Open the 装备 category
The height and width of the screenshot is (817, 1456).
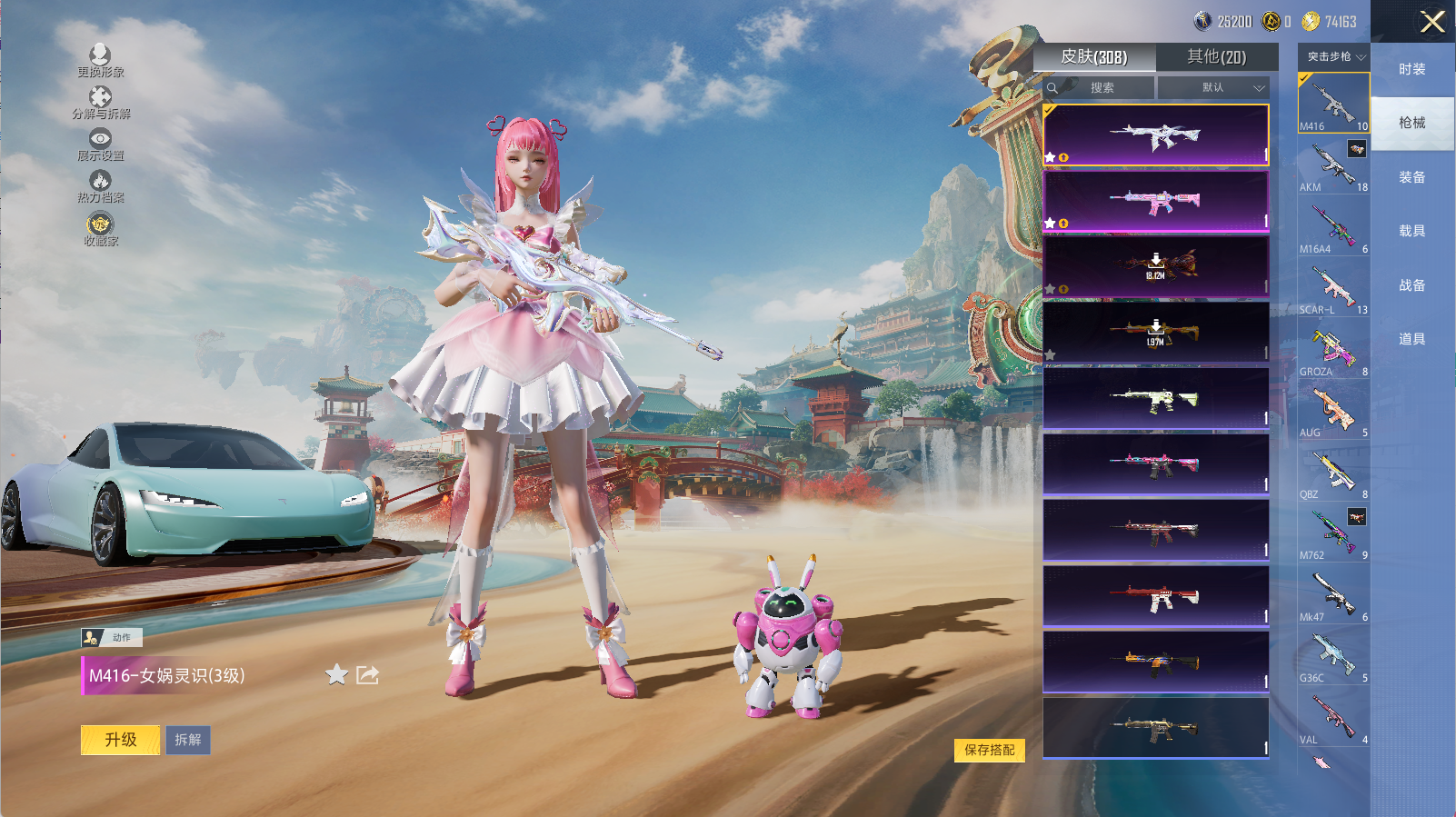[x=1411, y=177]
